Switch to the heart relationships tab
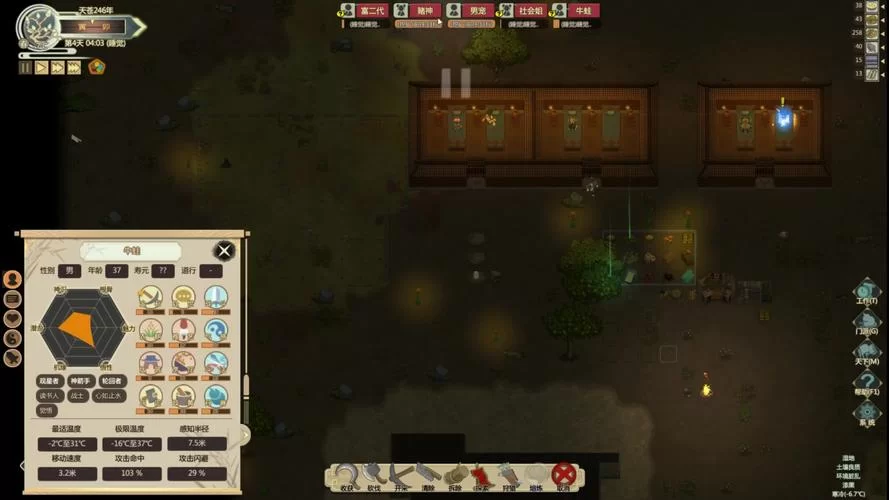 pyautogui.click(x=13, y=318)
